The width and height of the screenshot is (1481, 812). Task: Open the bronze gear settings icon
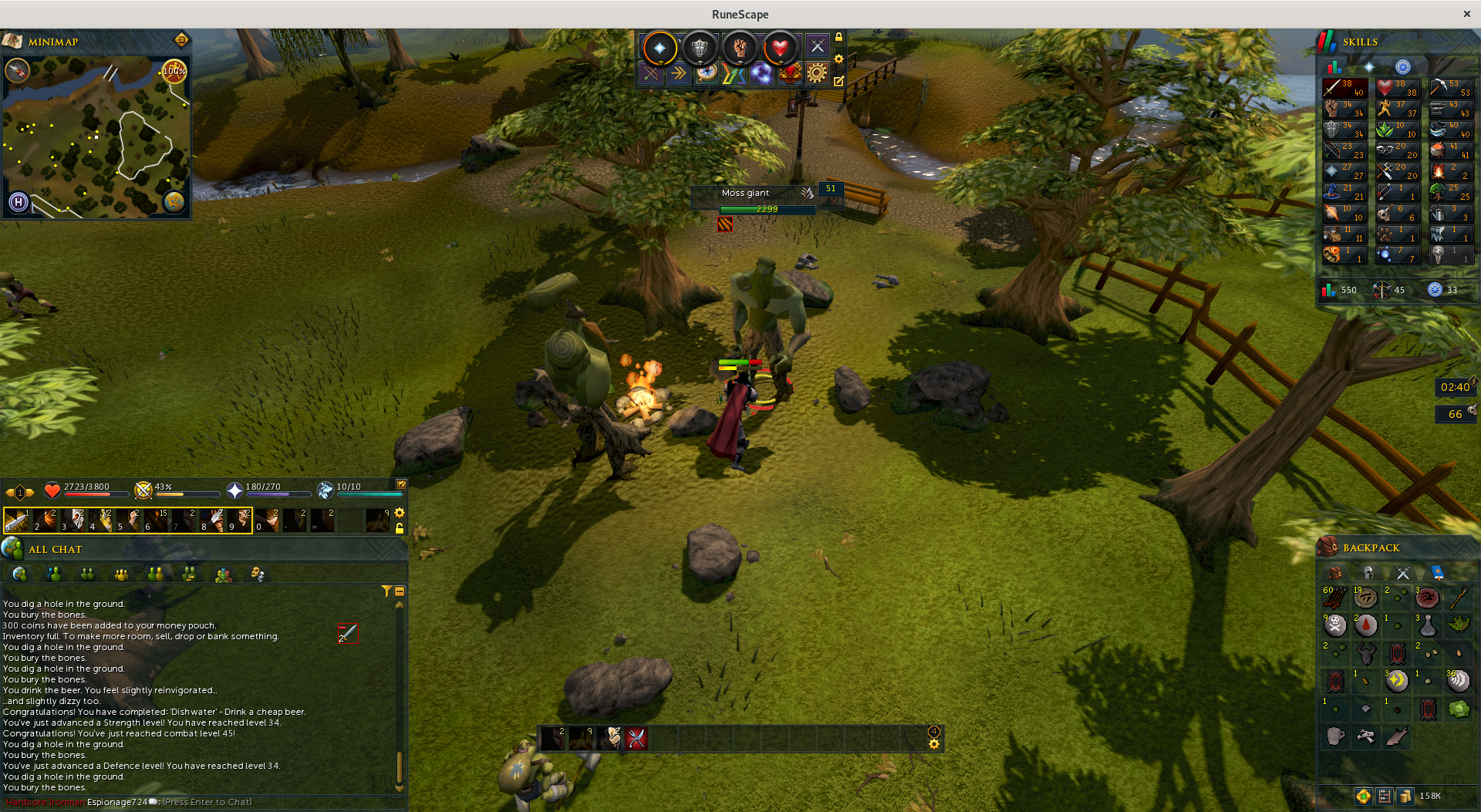(x=817, y=73)
